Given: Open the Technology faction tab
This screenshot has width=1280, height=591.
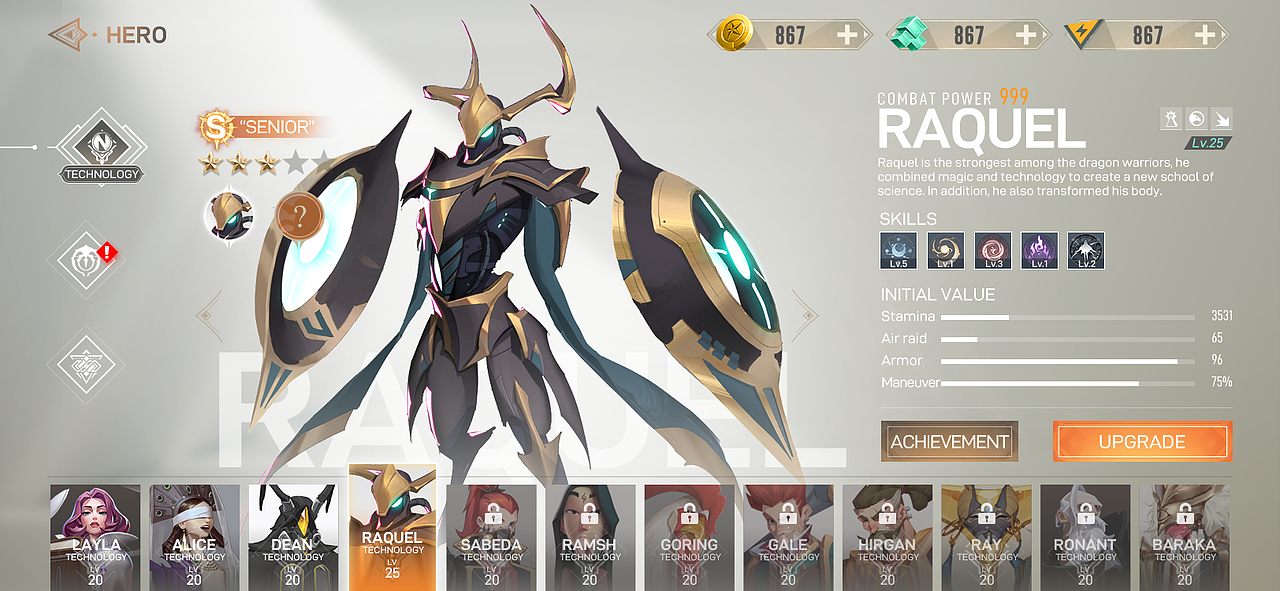Looking at the screenshot, I should click(101, 150).
